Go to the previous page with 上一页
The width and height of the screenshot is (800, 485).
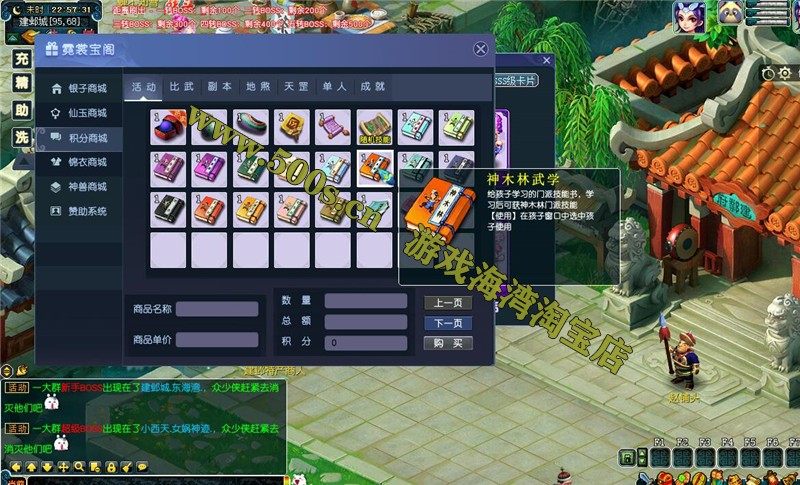point(448,303)
